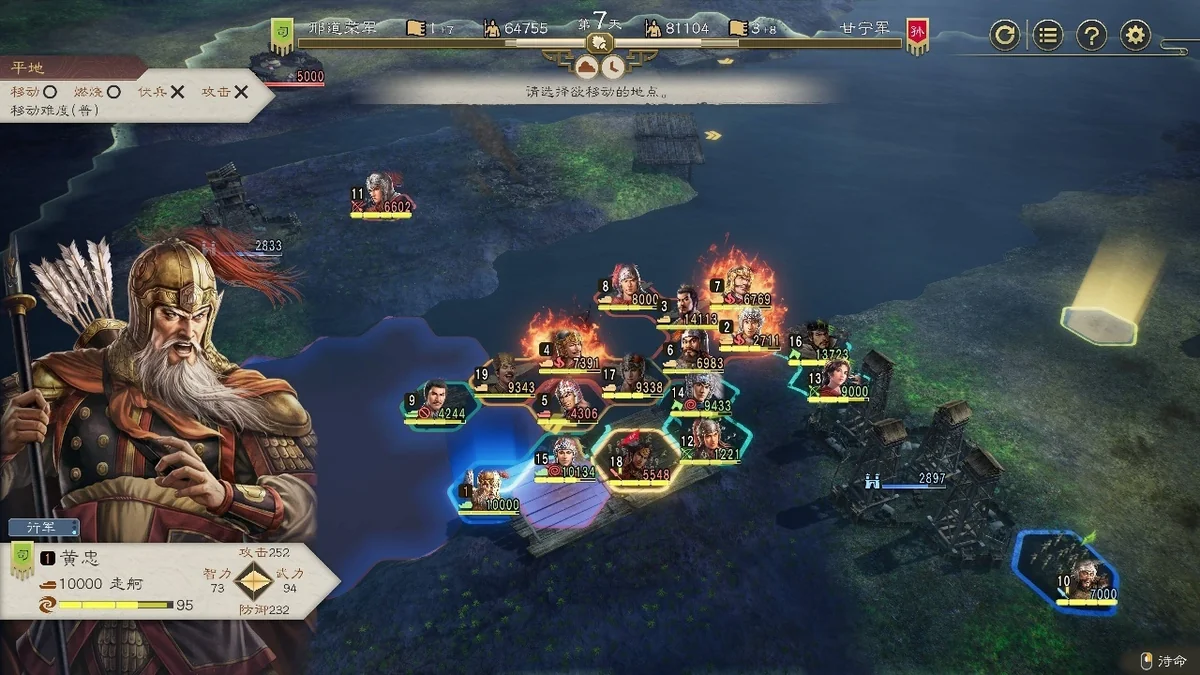Viewport: 1200px width, 675px height.
Task: Open the gear settings menu
Action: tap(1135, 36)
